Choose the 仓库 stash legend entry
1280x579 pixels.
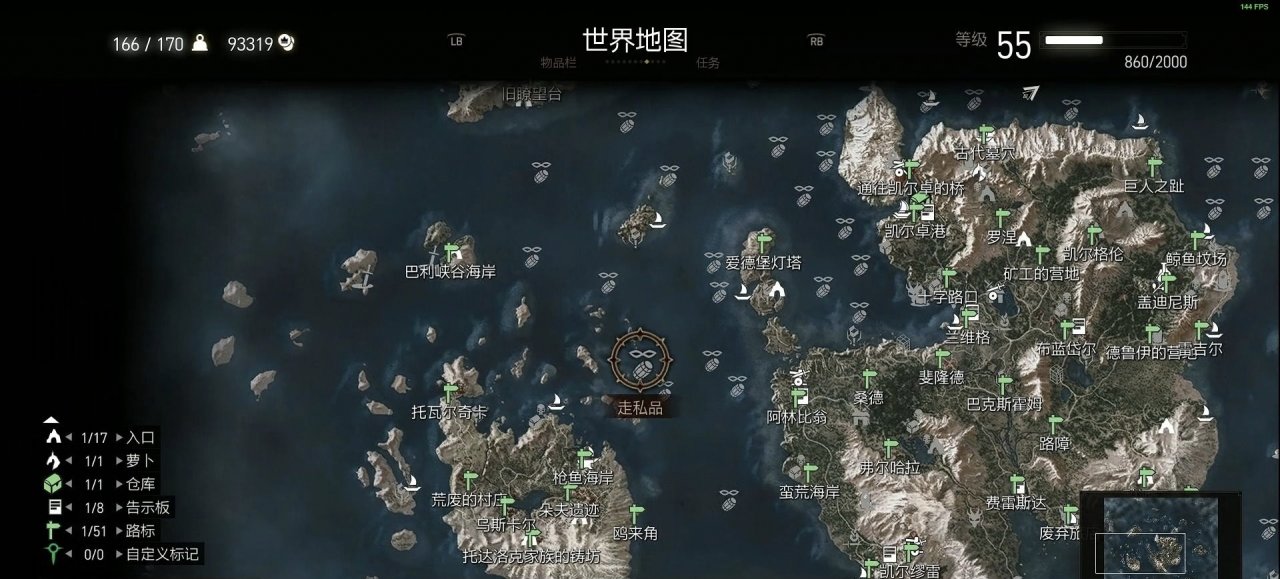click(139, 484)
